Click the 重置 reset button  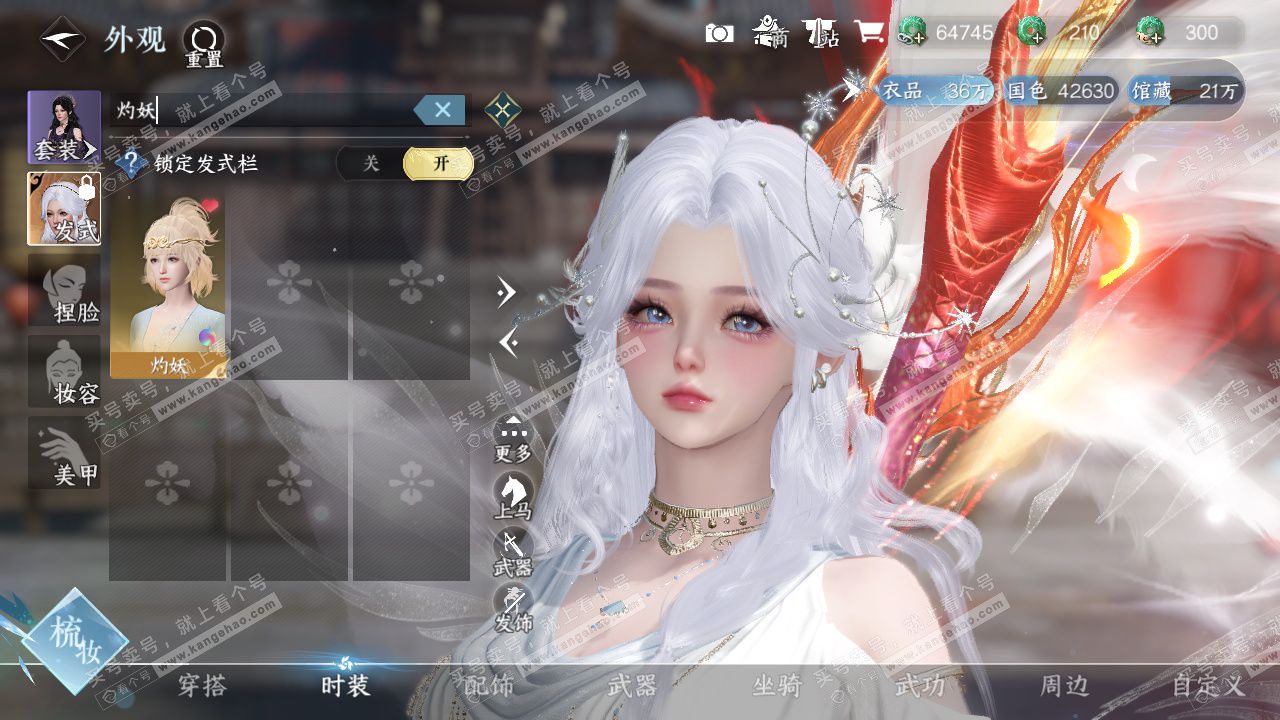click(203, 44)
